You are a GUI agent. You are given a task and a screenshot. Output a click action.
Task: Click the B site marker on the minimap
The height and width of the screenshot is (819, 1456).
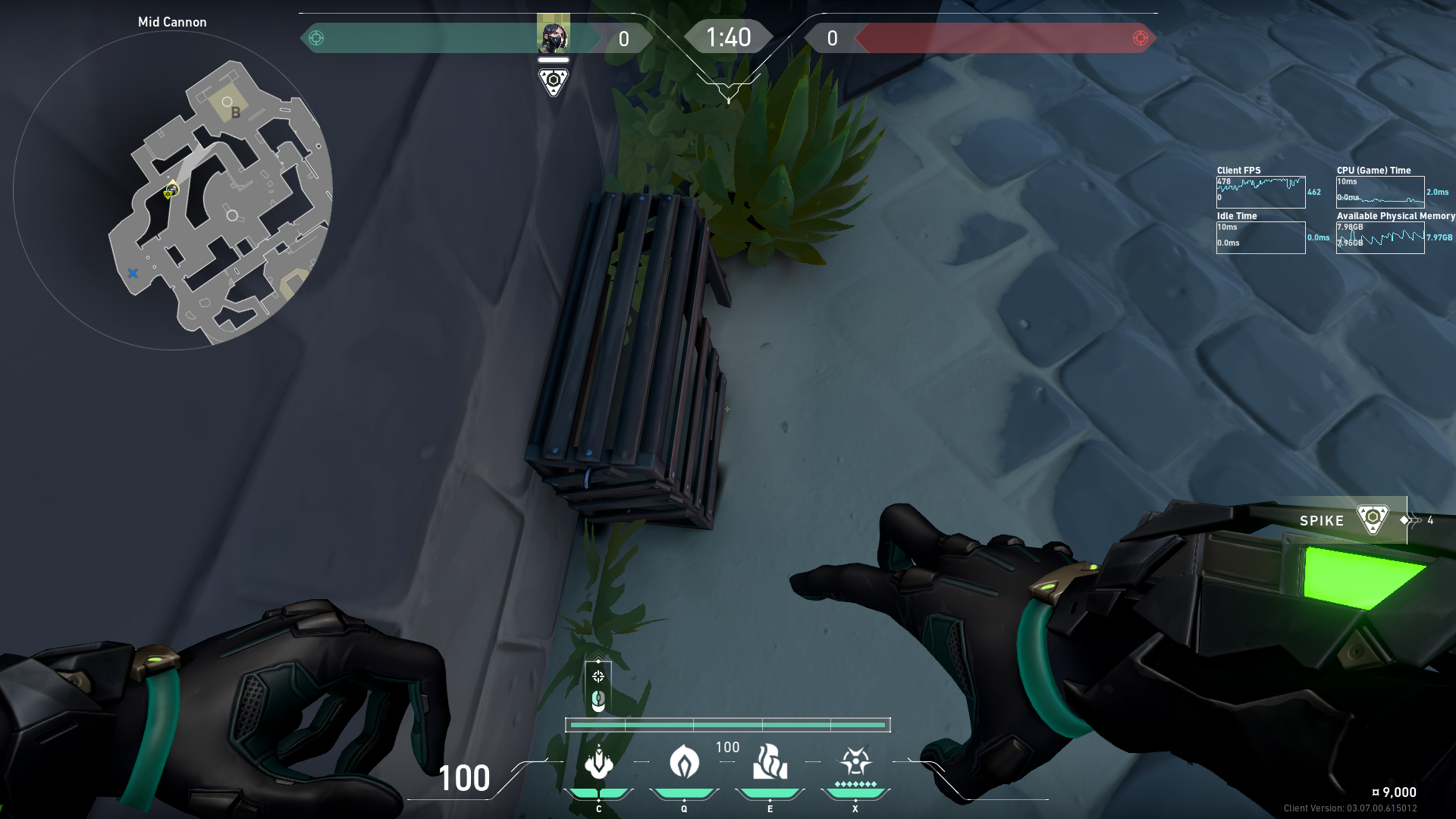(235, 112)
